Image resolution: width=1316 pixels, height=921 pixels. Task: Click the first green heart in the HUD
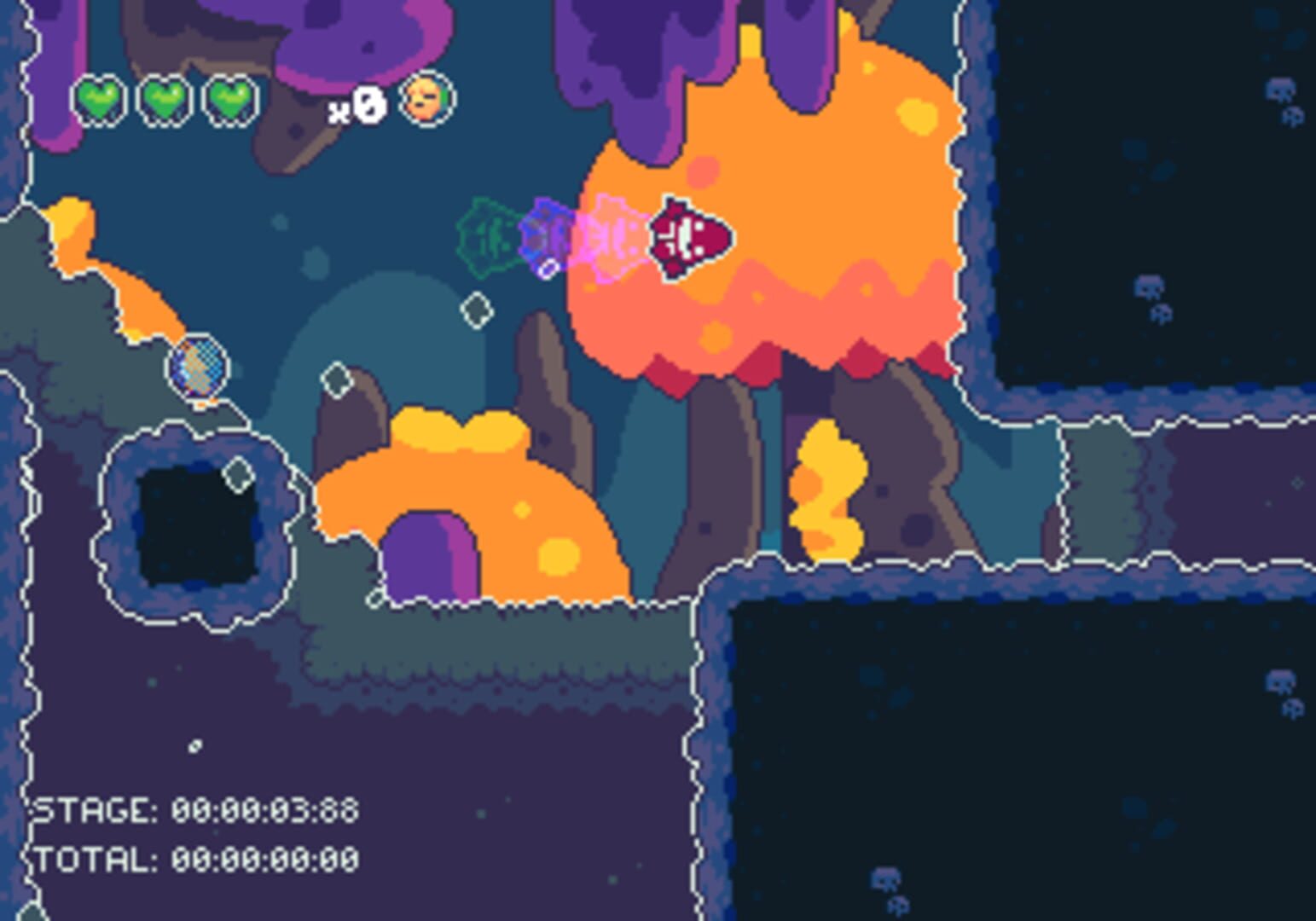point(101,101)
